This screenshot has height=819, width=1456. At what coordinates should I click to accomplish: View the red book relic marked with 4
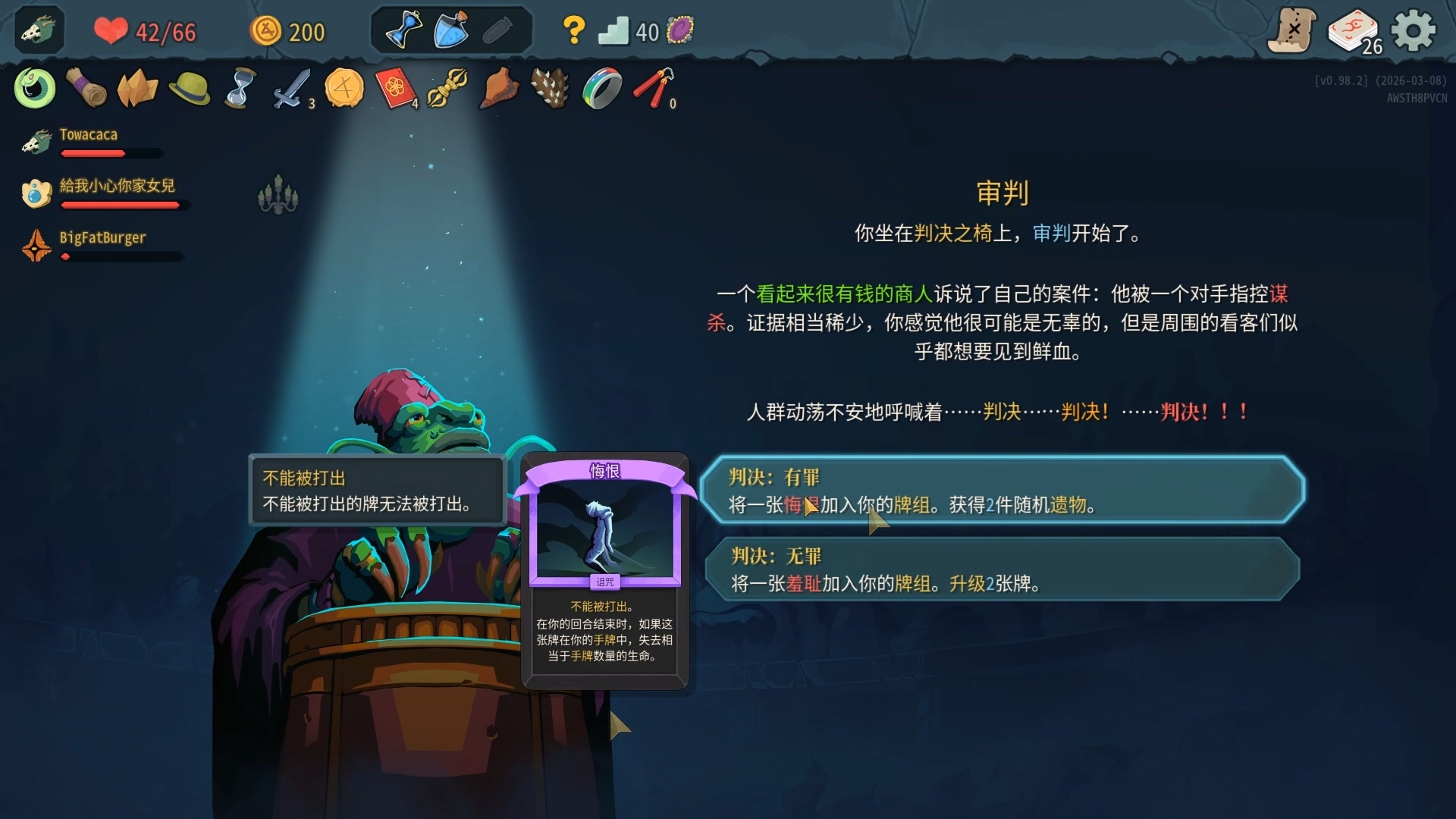point(395,88)
